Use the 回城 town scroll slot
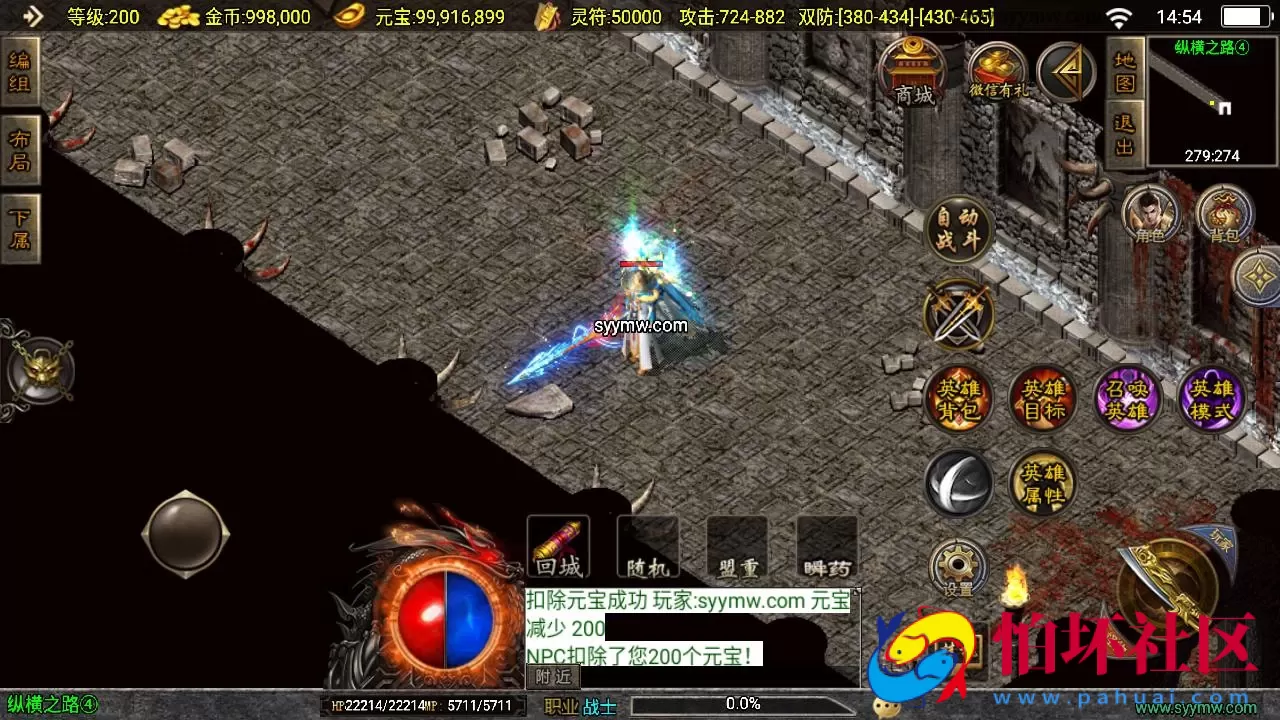Viewport: 1280px width, 720px height. click(x=558, y=547)
